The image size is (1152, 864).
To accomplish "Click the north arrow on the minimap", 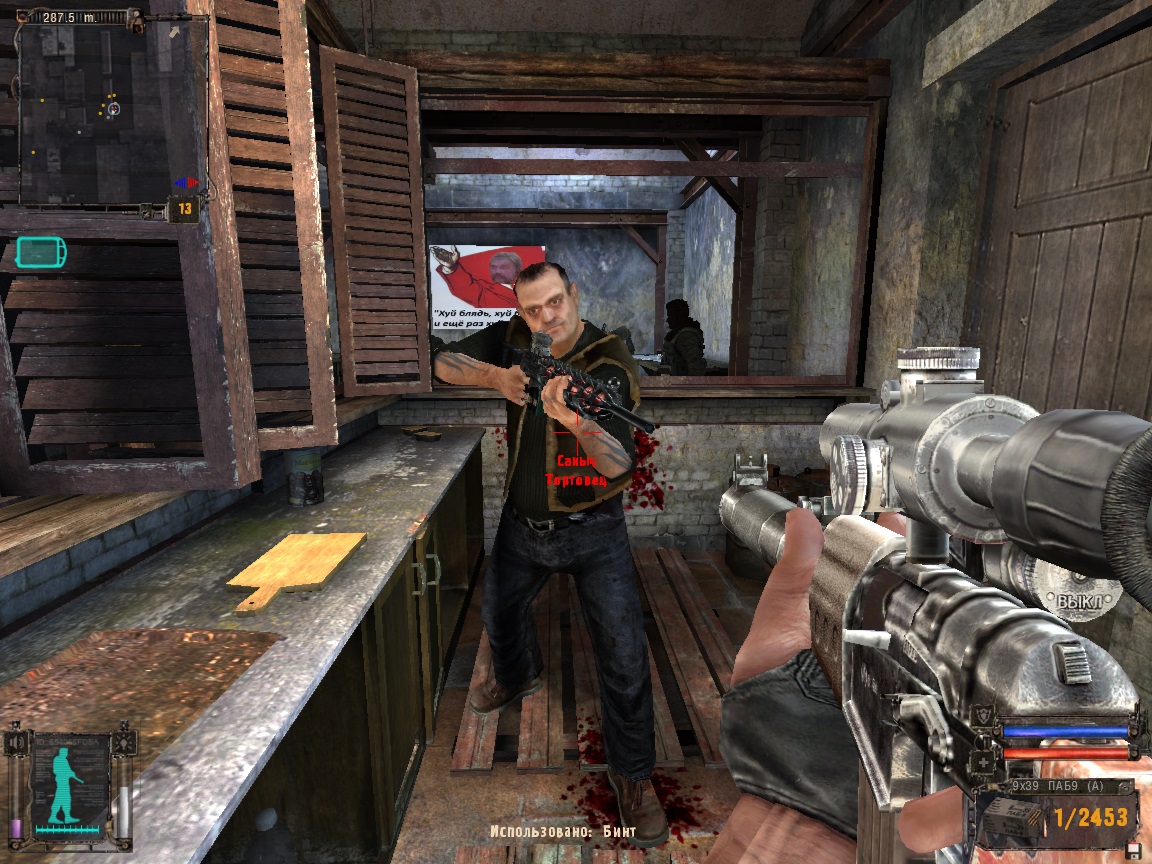I will point(176,33).
